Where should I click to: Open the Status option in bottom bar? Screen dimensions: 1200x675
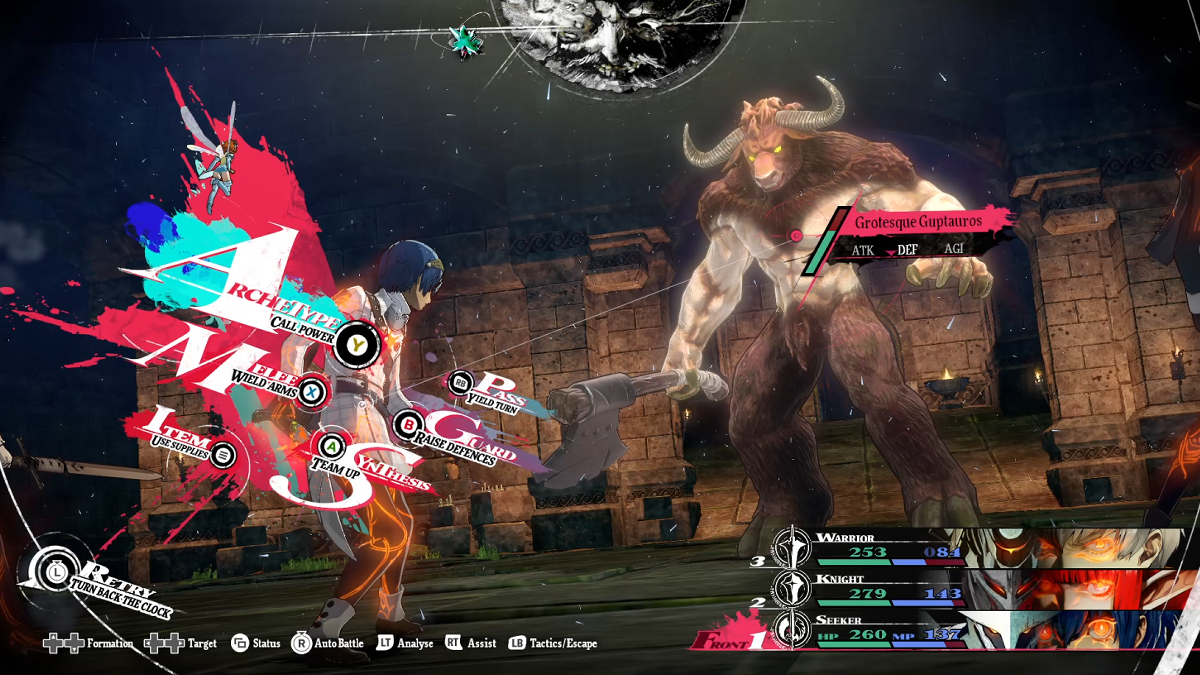coord(256,643)
